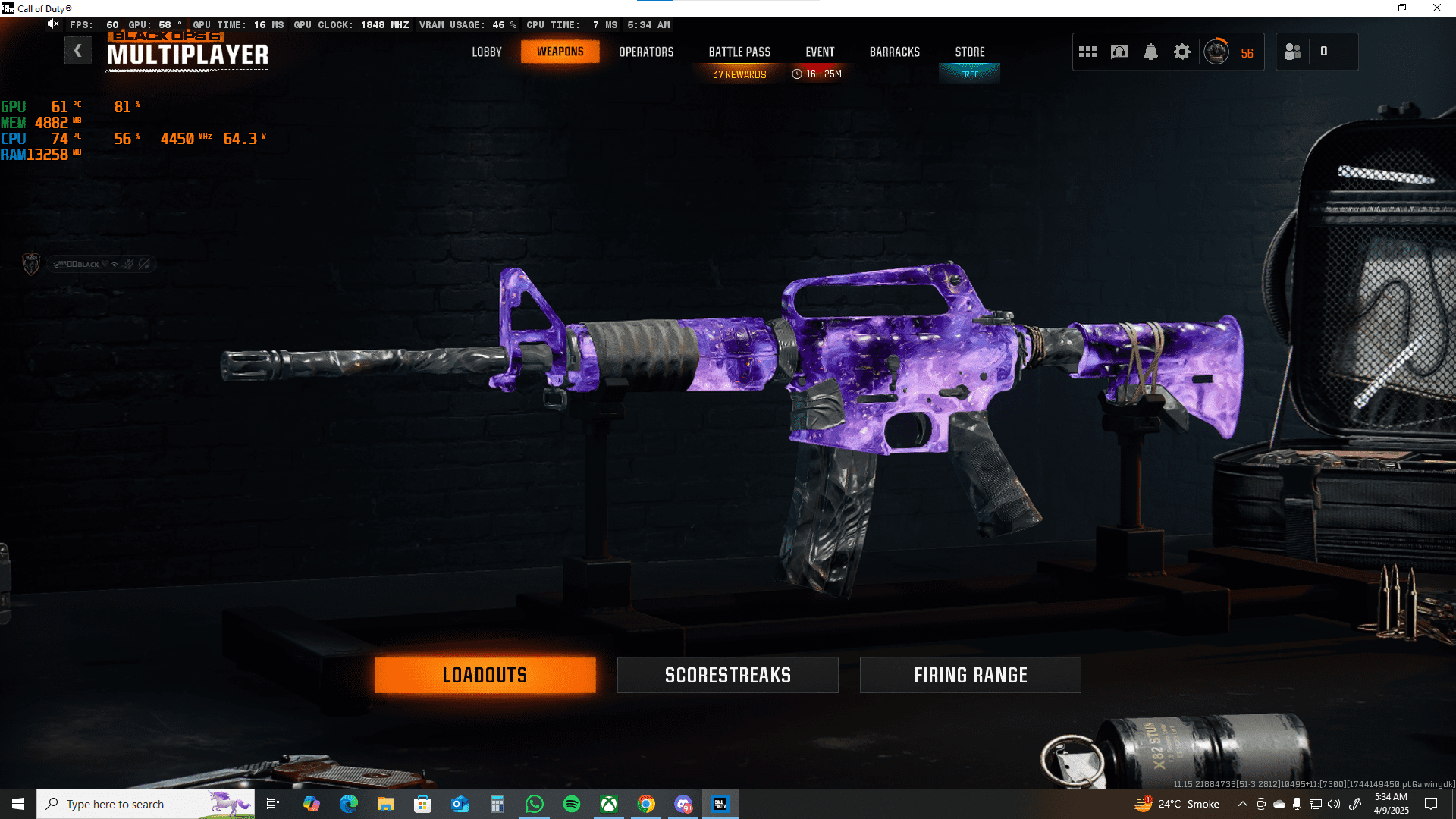Launch the Xbox app from the taskbar

click(610, 804)
